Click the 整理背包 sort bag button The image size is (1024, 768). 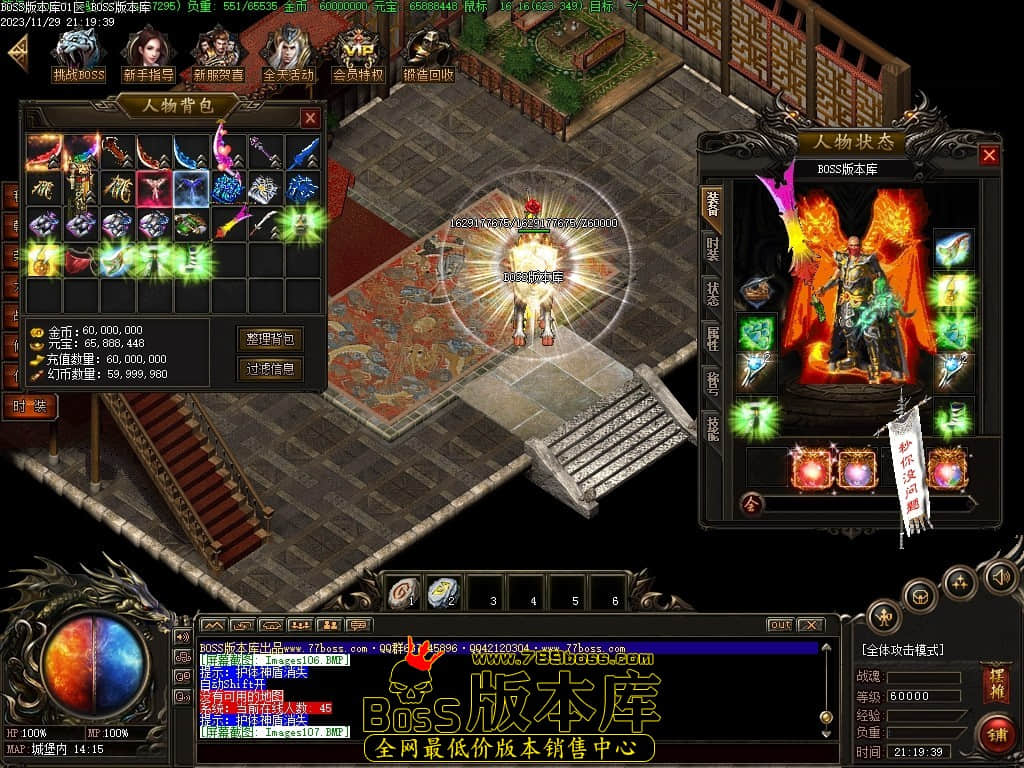click(270, 339)
